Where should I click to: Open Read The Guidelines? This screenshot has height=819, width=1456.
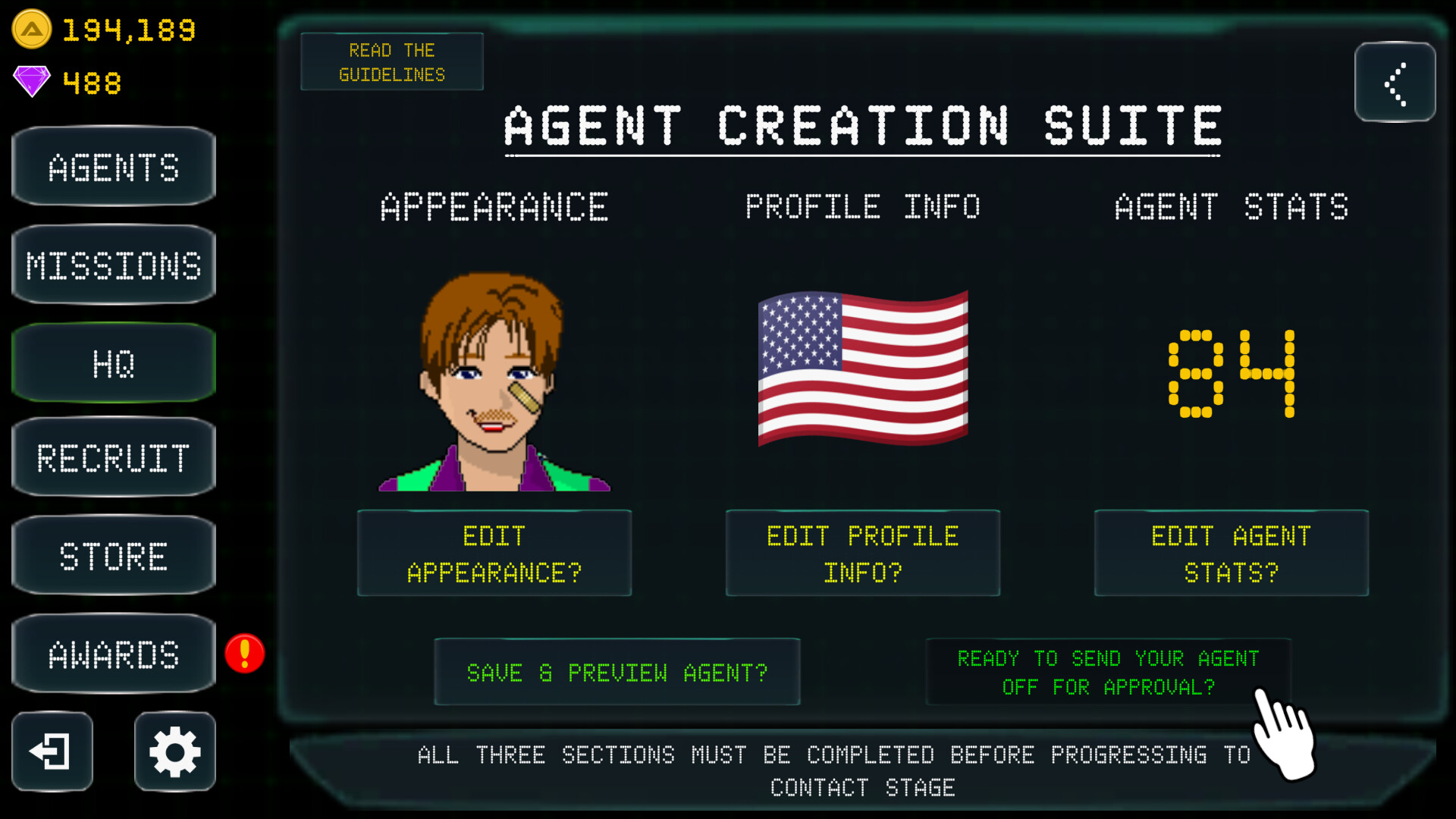(x=391, y=61)
